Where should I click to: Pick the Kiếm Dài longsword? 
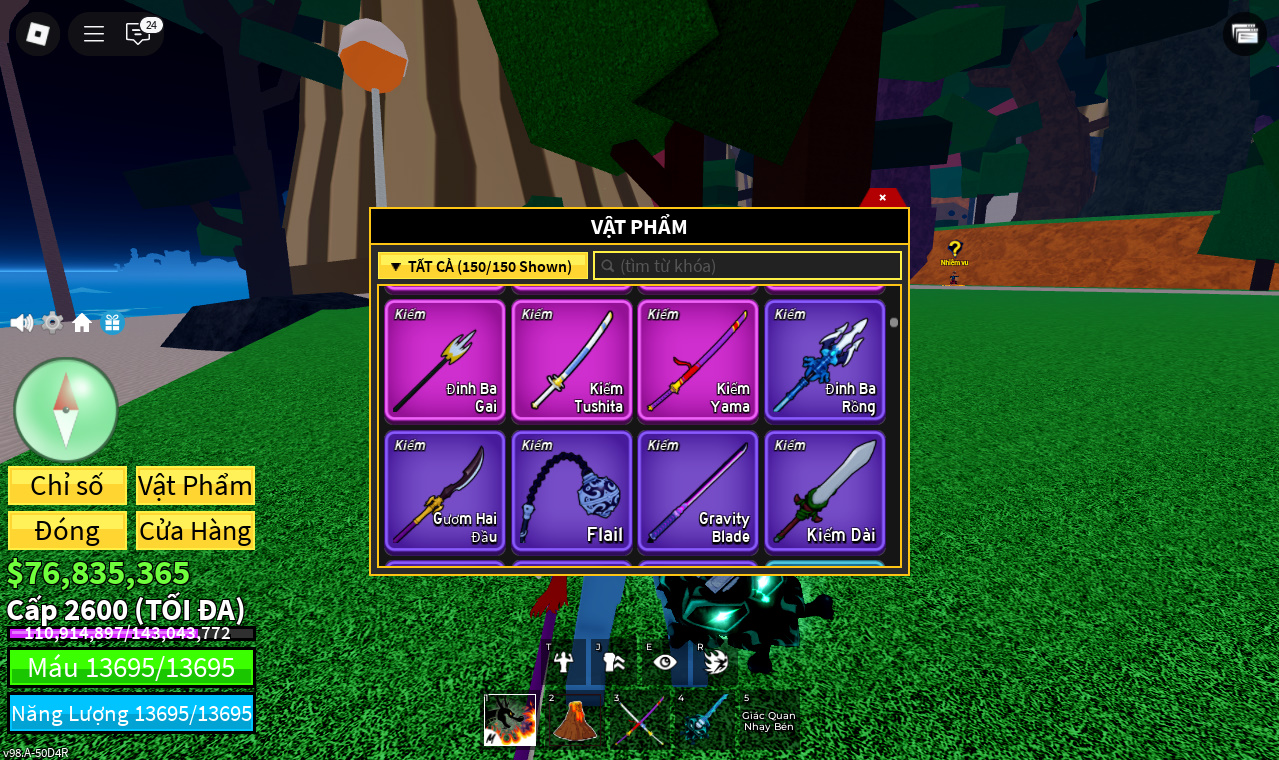825,491
